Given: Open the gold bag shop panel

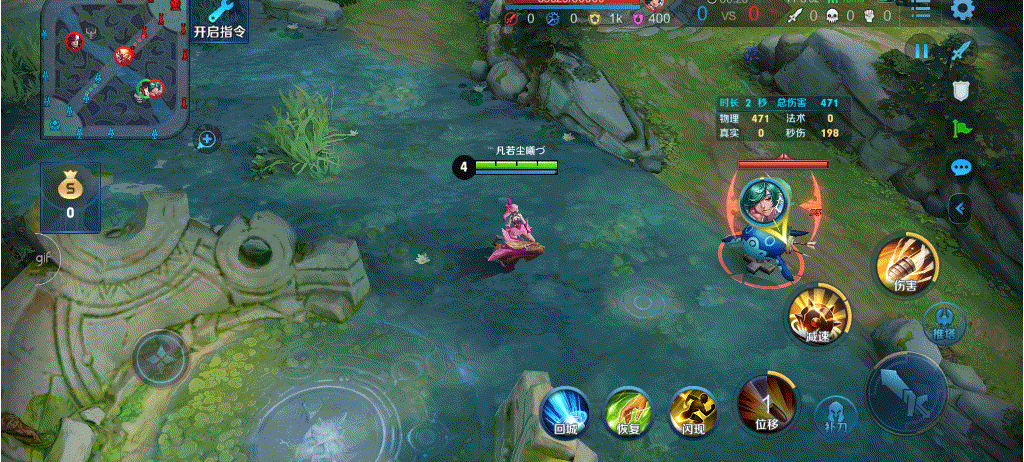Looking at the screenshot, I should pyautogui.click(x=70, y=196).
